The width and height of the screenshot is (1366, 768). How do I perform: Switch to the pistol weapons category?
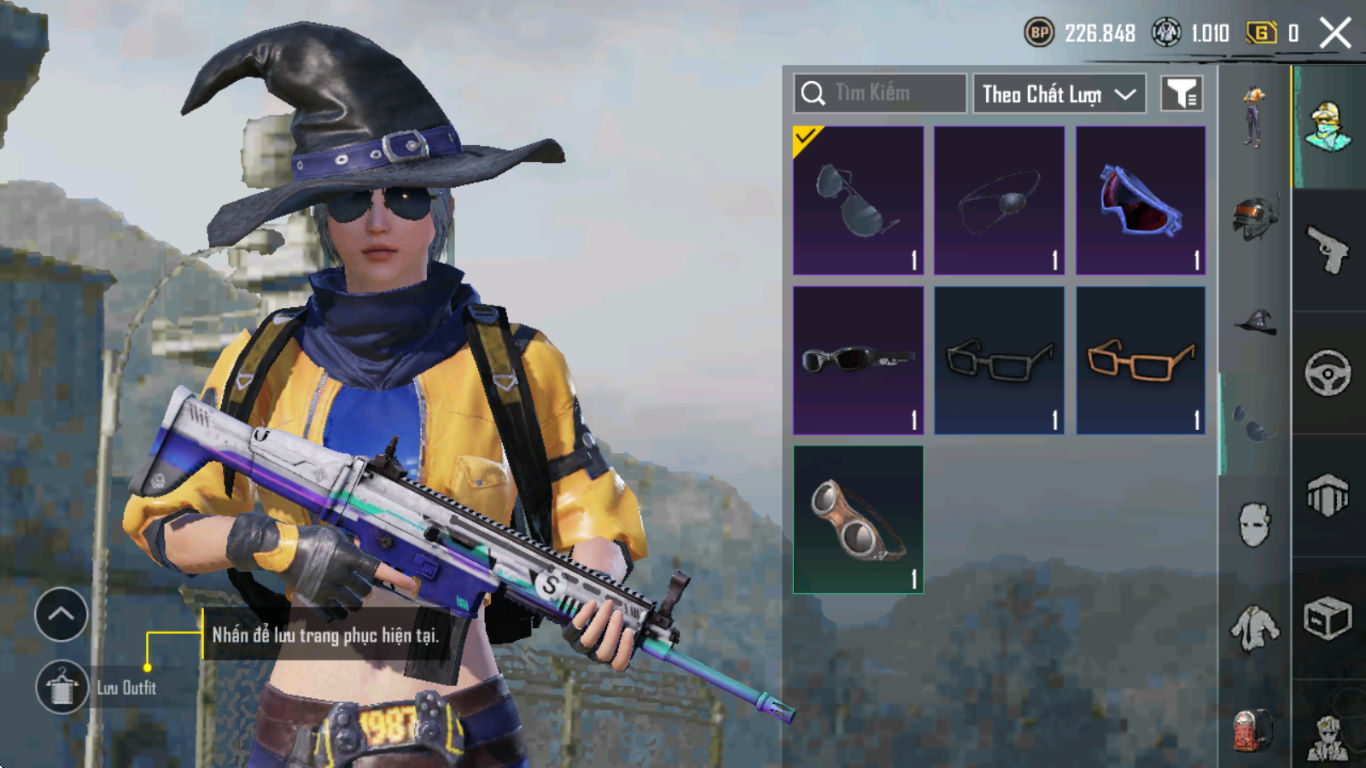[x=1328, y=249]
